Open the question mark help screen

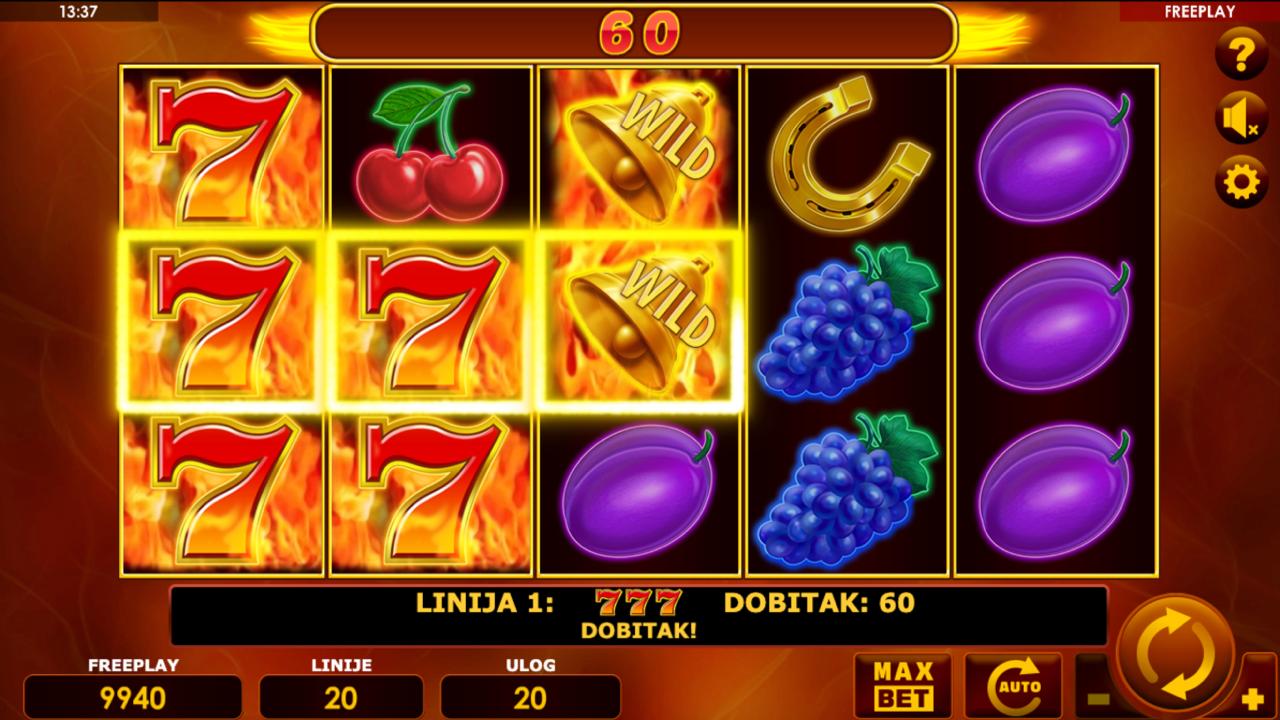(1241, 55)
